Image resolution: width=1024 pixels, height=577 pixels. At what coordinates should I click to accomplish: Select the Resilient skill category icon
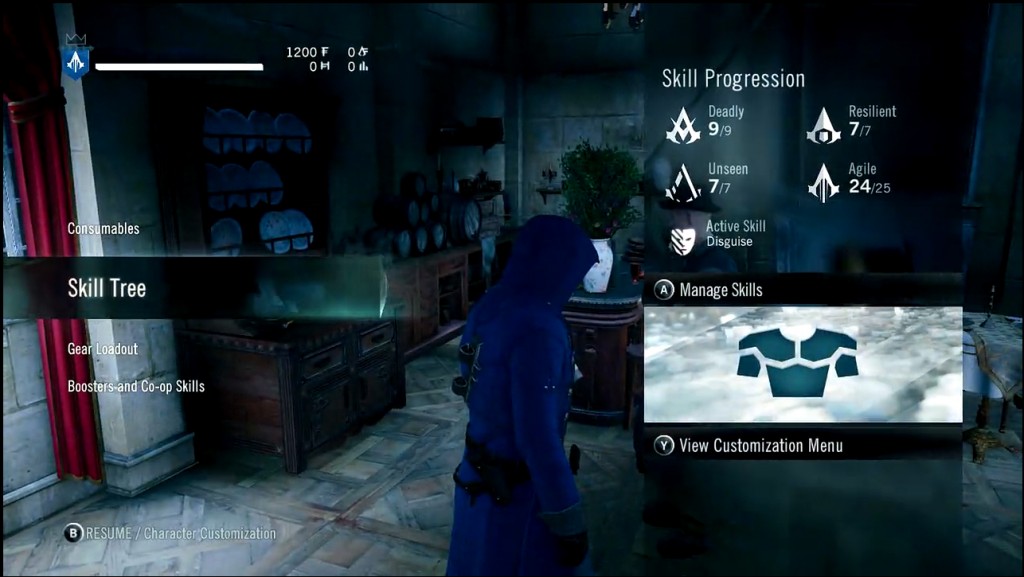tap(824, 125)
